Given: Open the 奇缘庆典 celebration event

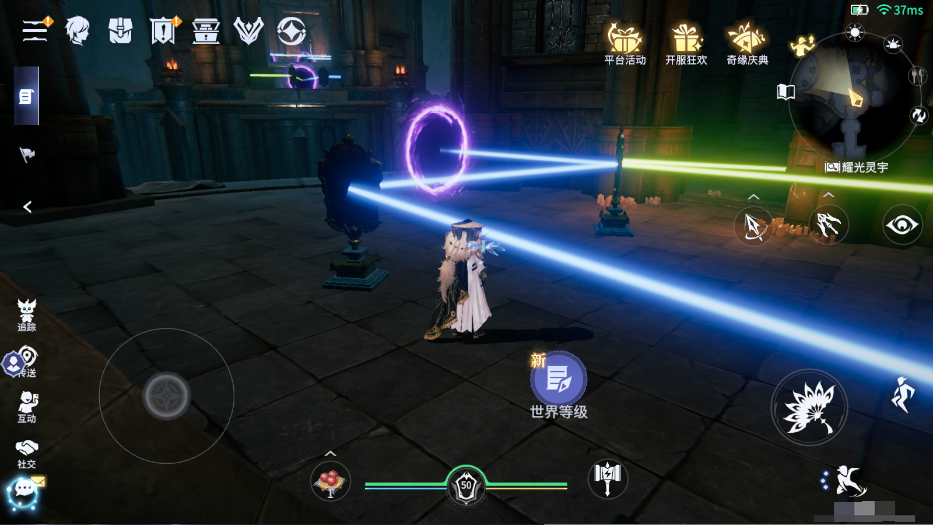Looking at the screenshot, I should tap(747, 43).
